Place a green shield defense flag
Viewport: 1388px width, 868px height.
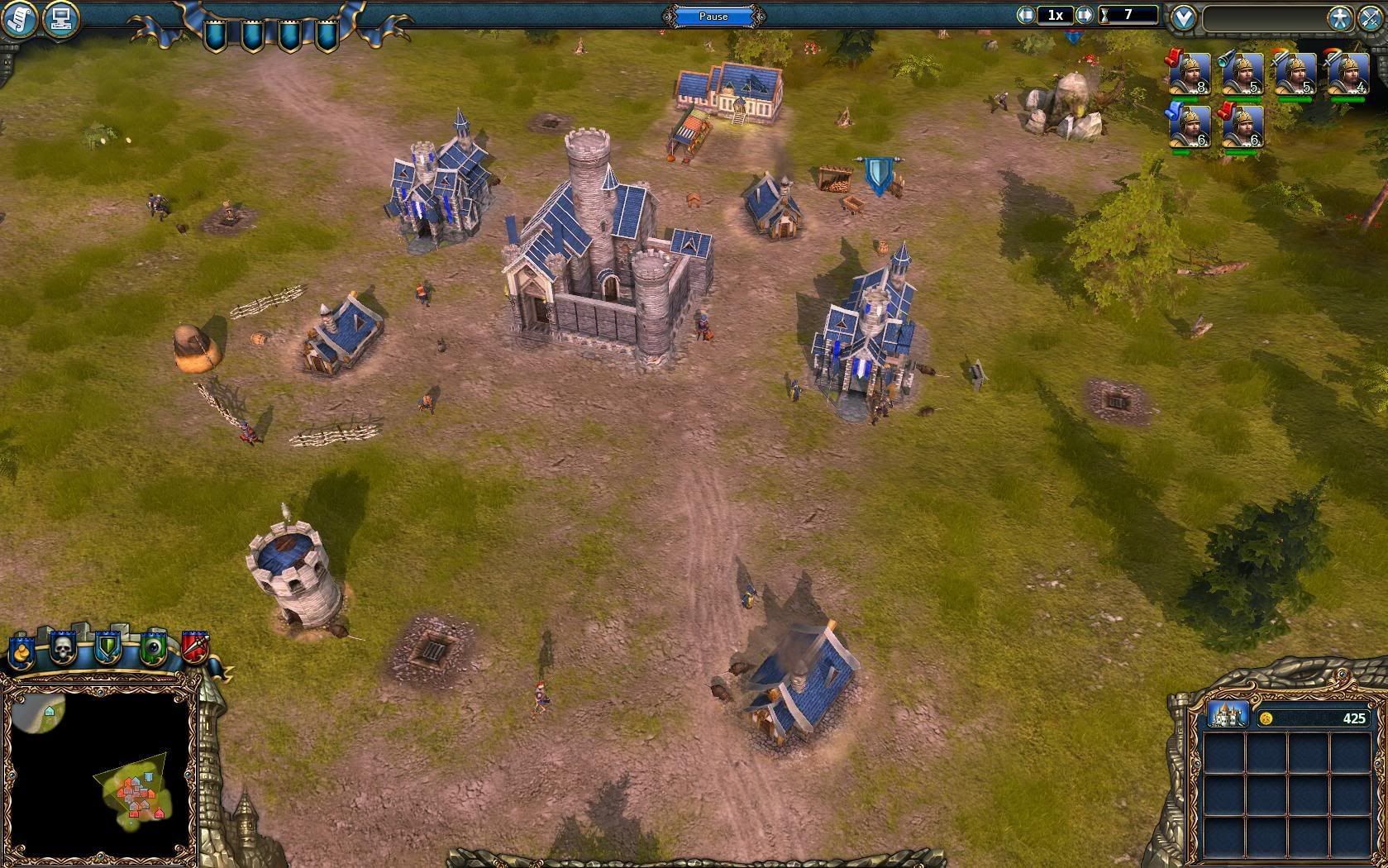[107, 648]
